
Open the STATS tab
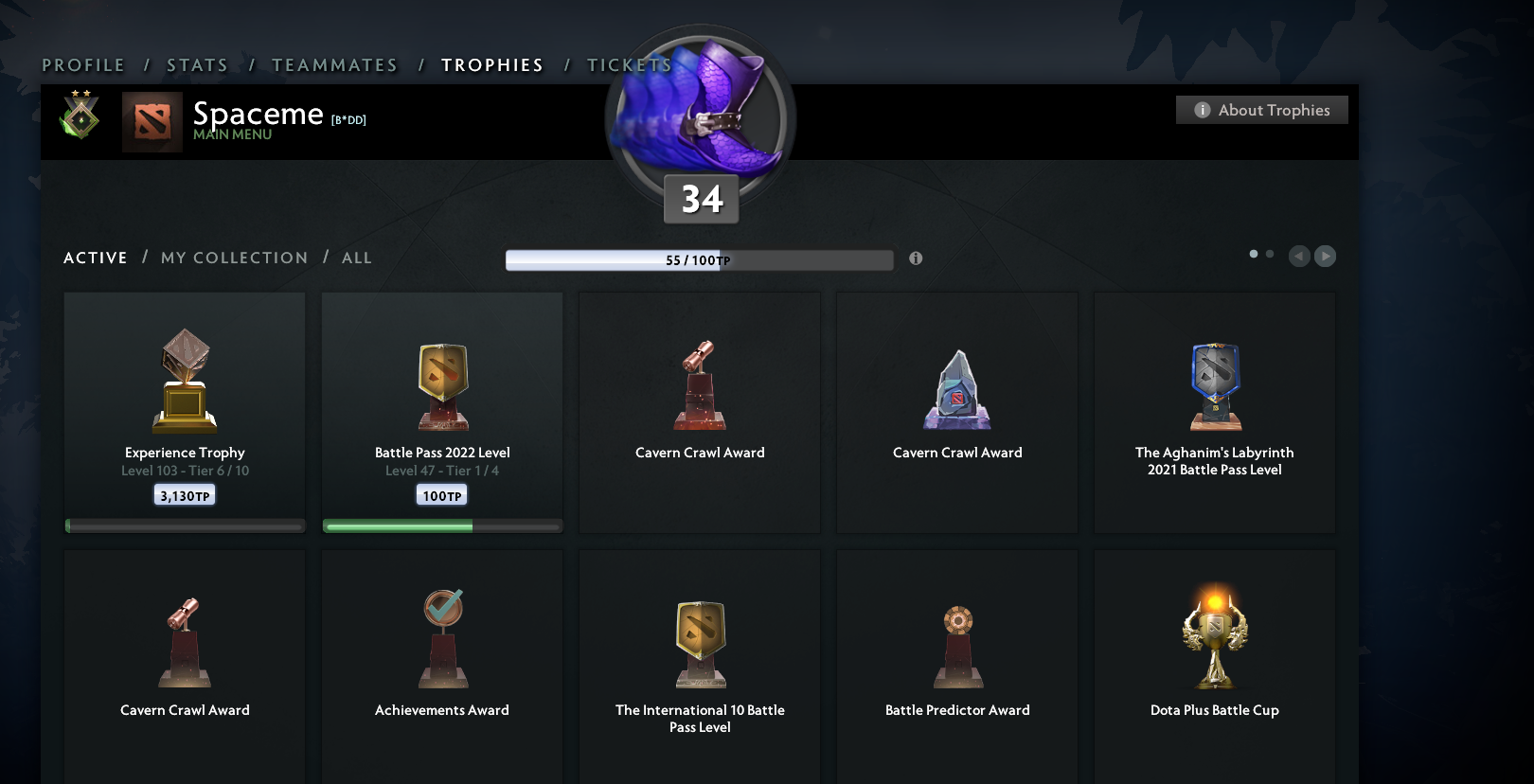[x=196, y=64]
